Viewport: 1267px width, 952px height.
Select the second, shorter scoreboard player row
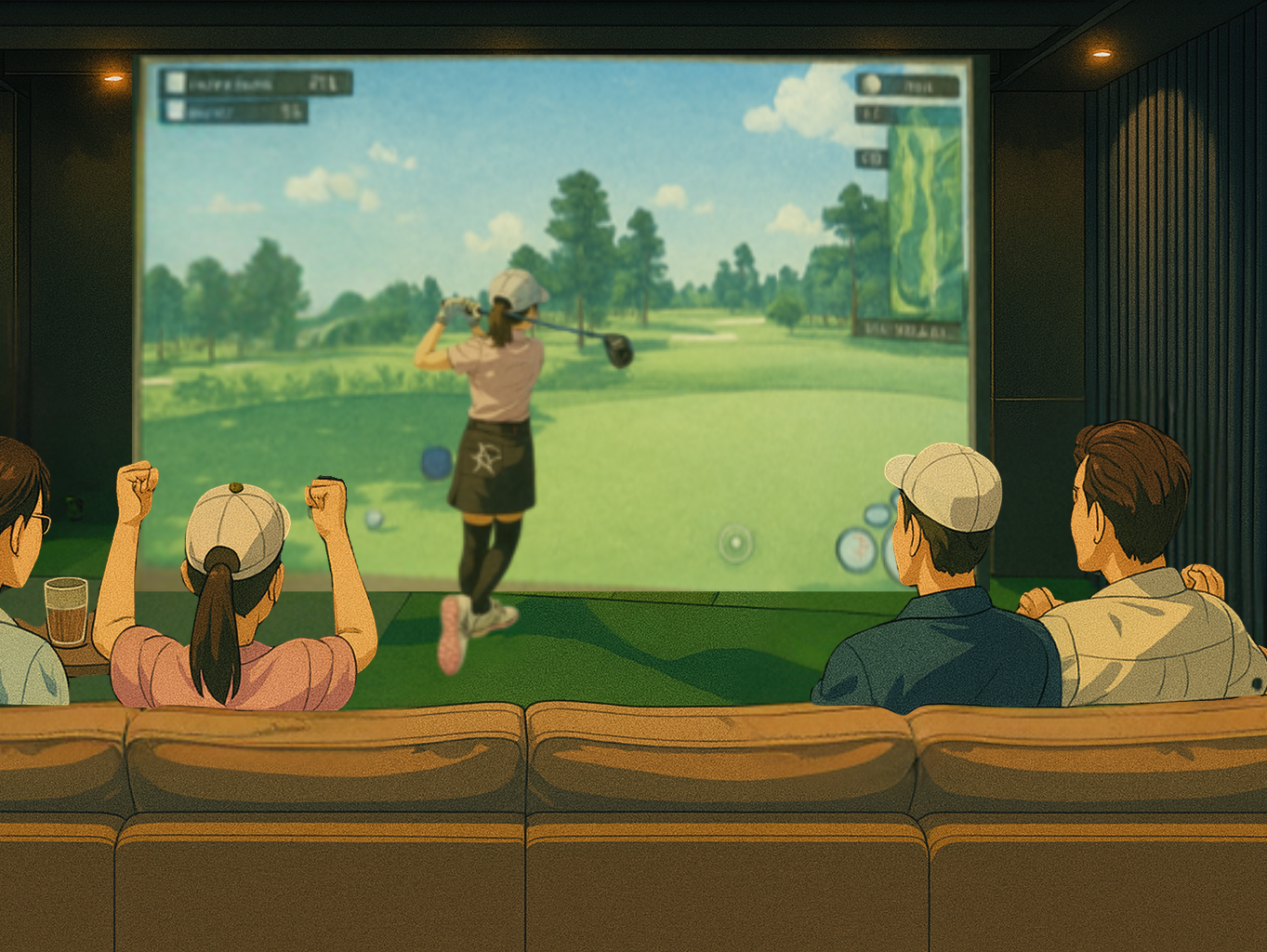[x=233, y=112]
